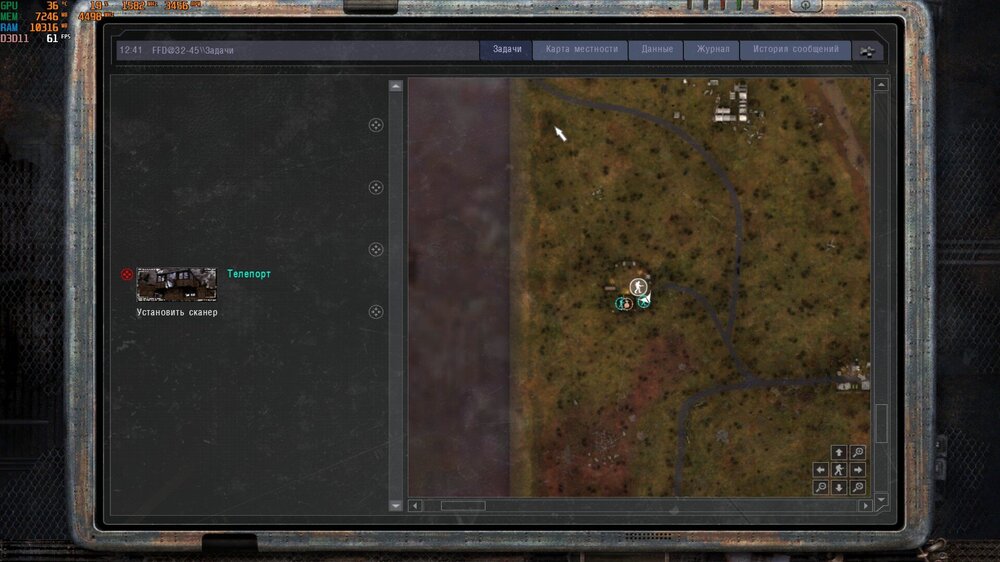The image size is (1000, 562).
Task: Select the Телепорт task thumbnail
Action: coord(176,284)
